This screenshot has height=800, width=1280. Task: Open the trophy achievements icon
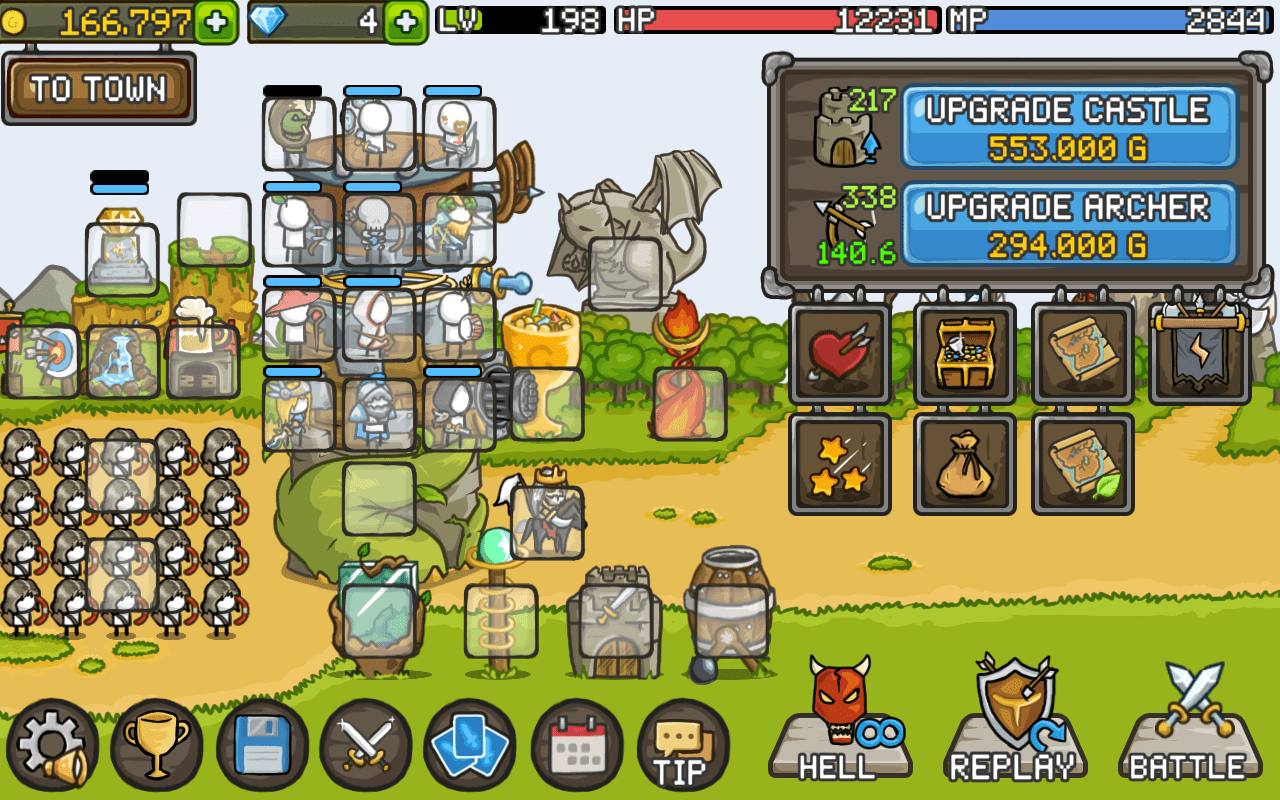(158, 745)
